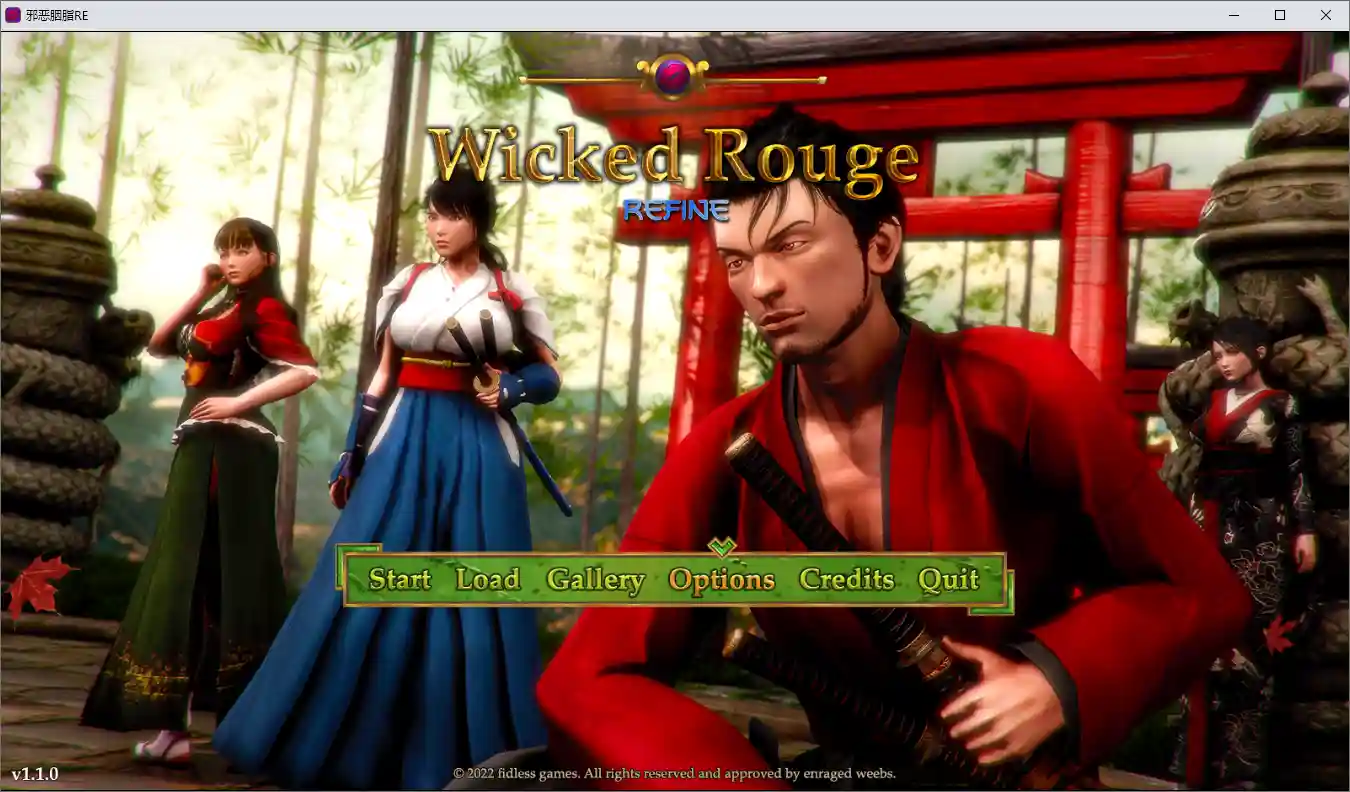View the Credits
The width and height of the screenshot is (1350, 792).
pos(847,579)
